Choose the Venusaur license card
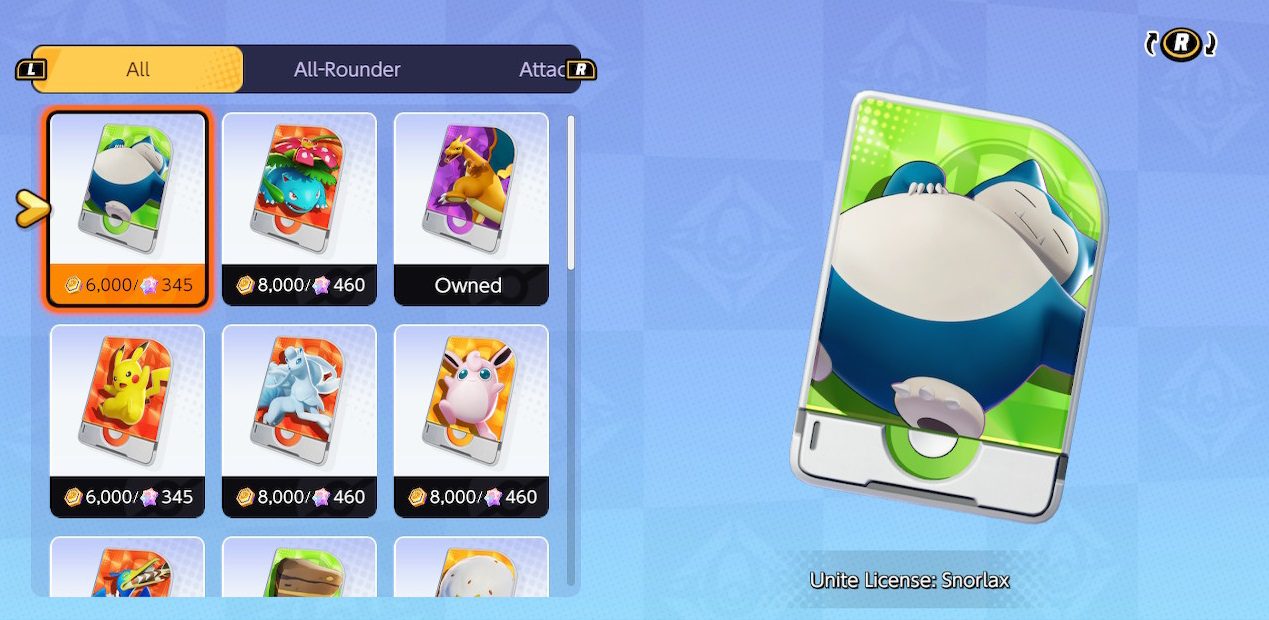The image size is (1269, 620). point(299,208)
